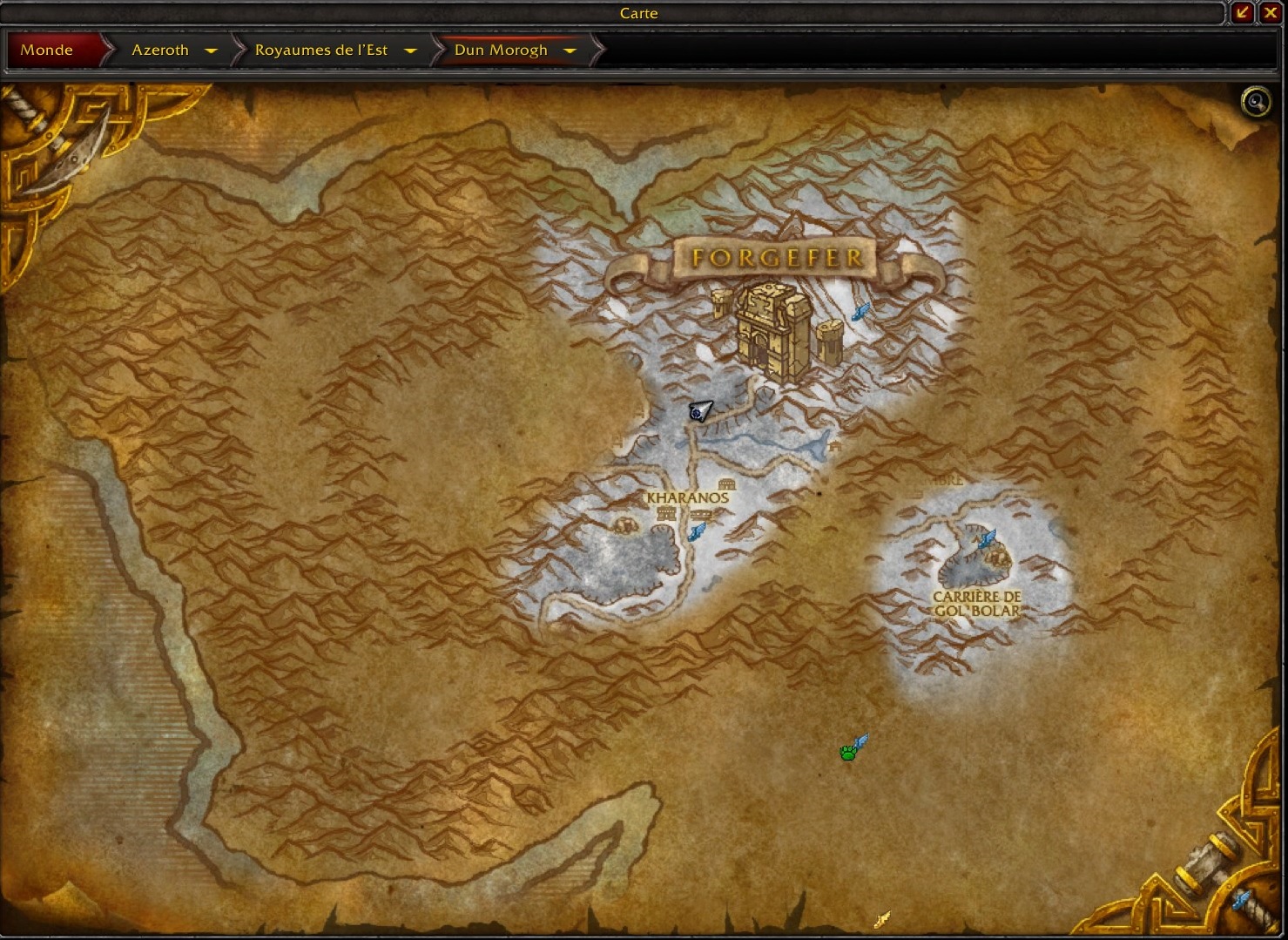Select the Dun Morogh breadcrumb tab
This screenshot has height=940, width=1288.
(x=502, y=50)
